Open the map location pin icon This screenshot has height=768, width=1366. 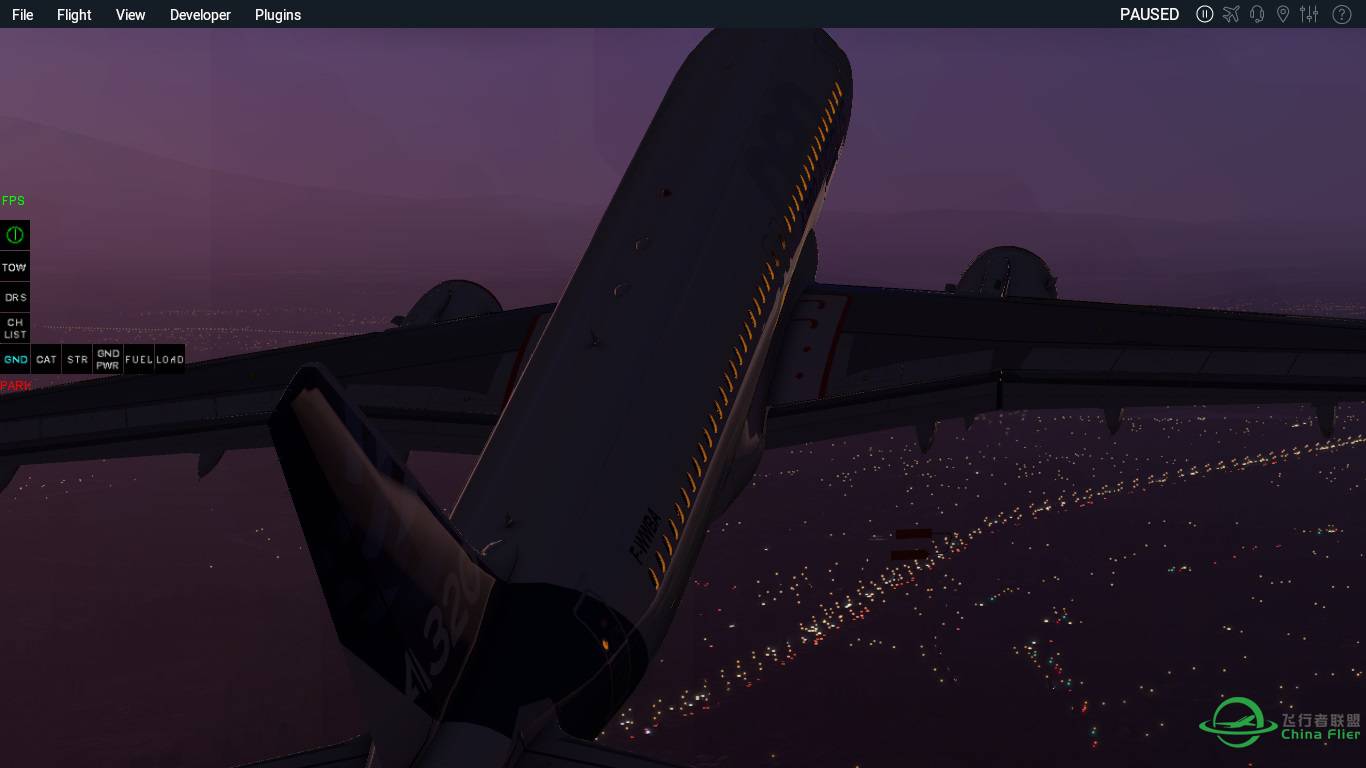[1283, 14]
